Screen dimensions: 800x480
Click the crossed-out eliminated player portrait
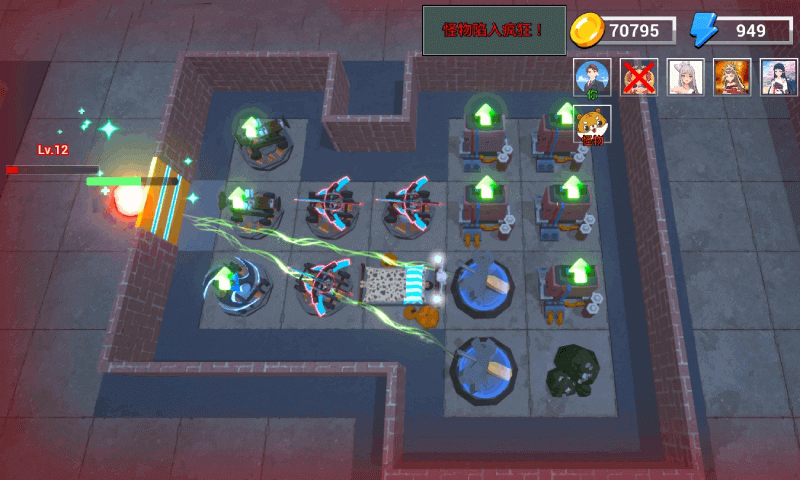click(639, 77)
